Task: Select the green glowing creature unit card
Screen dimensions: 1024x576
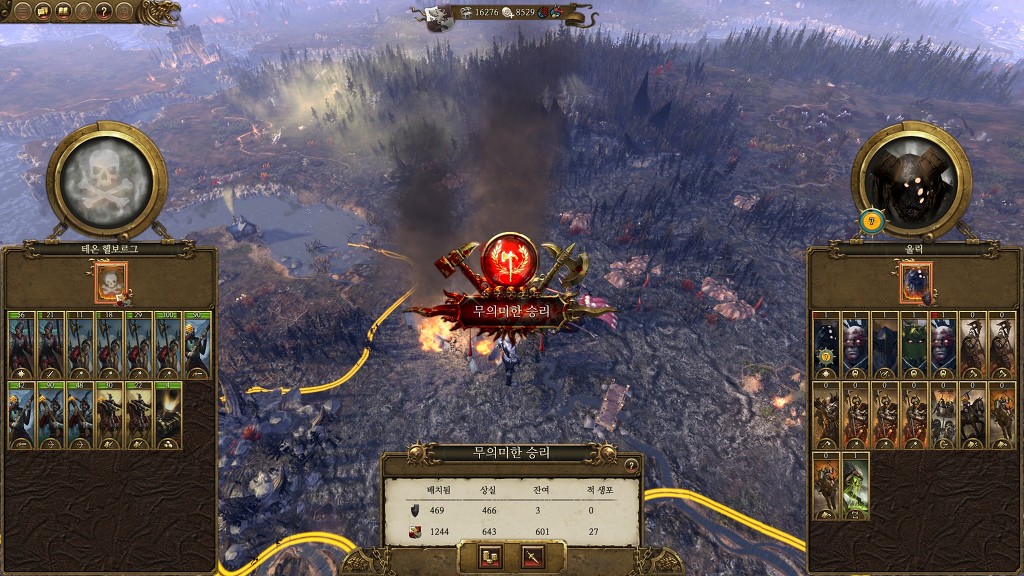Action: [x=855, y=487]
